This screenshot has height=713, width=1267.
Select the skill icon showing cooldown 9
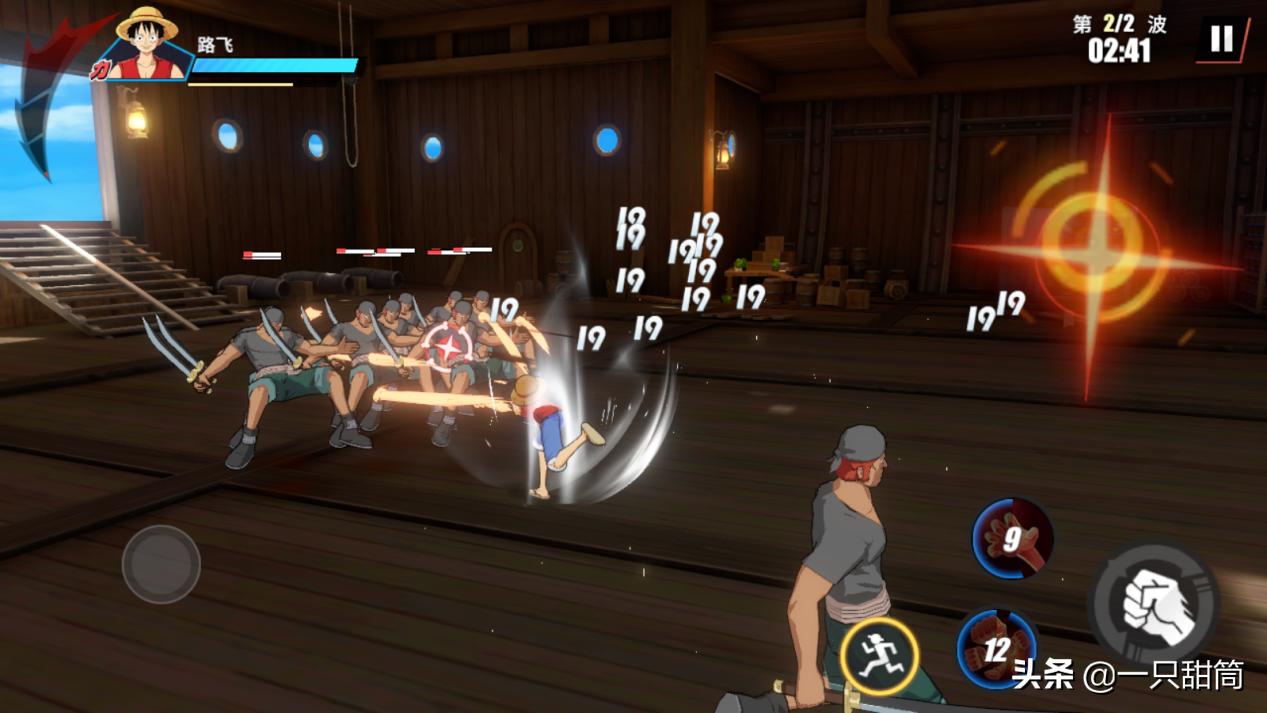click(x=1012, y=540)
